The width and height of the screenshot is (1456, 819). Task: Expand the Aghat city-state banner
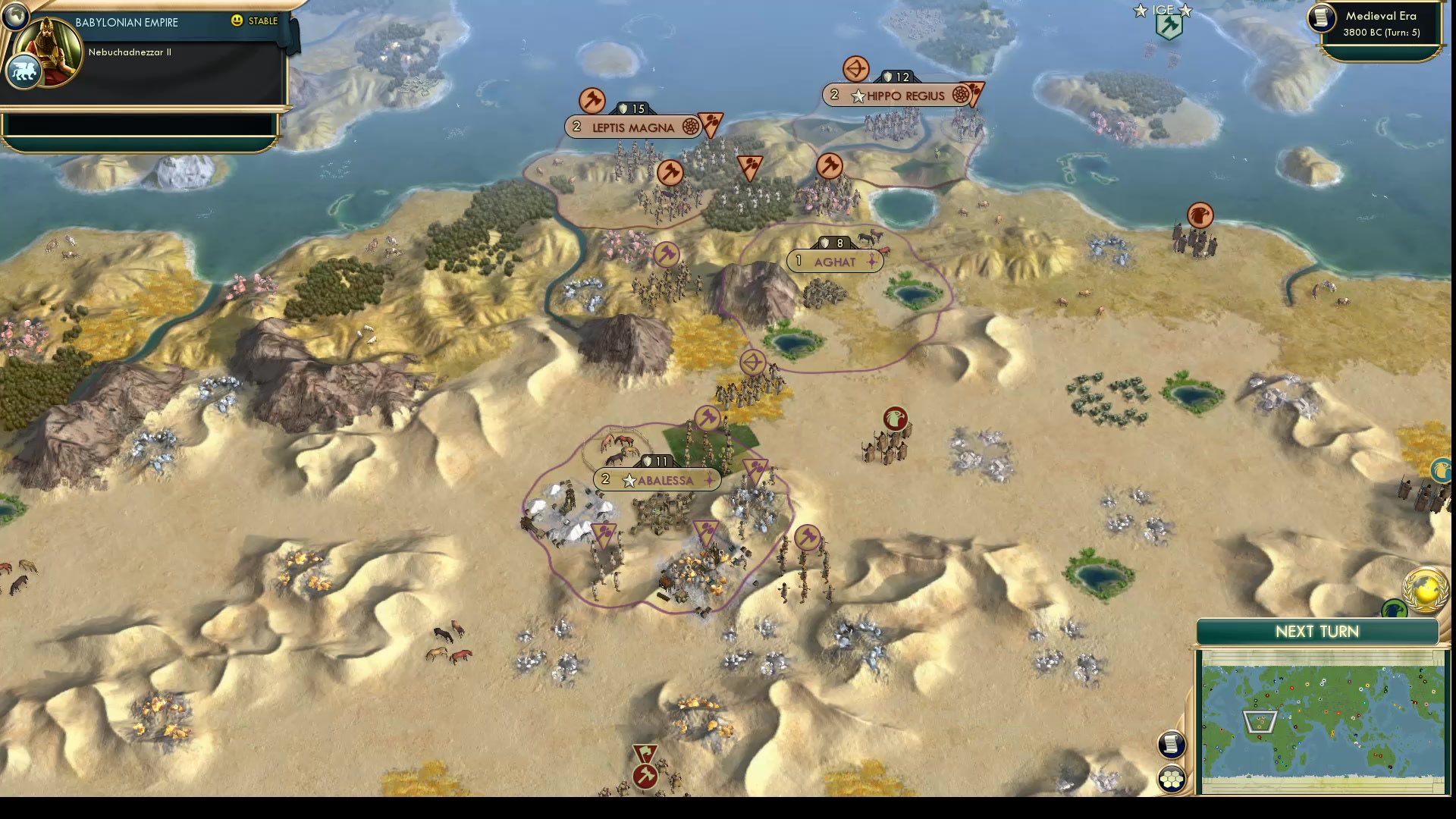coord(835,260)
